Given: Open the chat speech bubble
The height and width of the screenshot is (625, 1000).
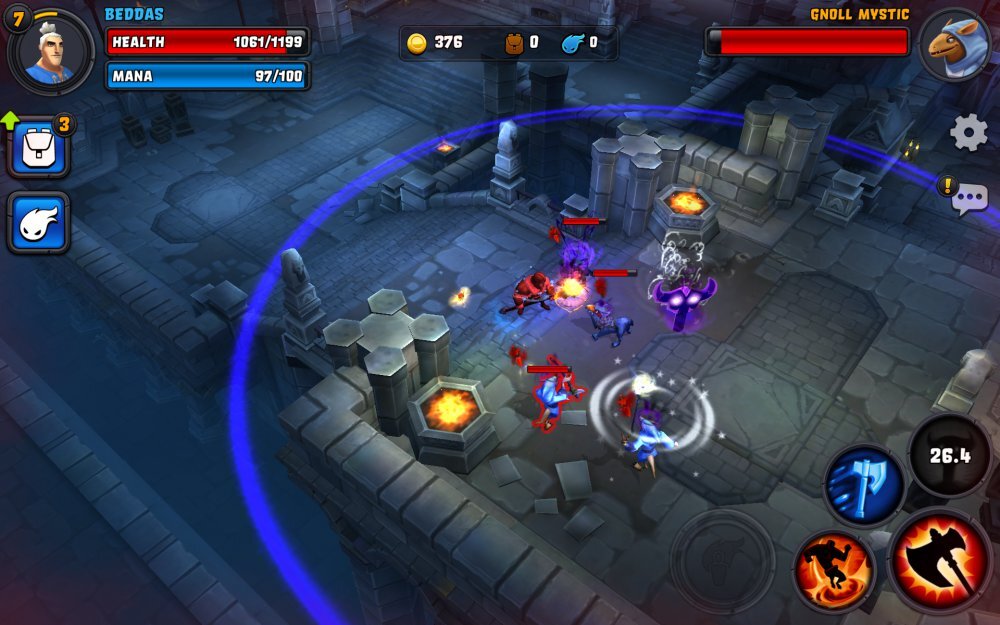Looking at the screenshot, I should click(969, 199).
